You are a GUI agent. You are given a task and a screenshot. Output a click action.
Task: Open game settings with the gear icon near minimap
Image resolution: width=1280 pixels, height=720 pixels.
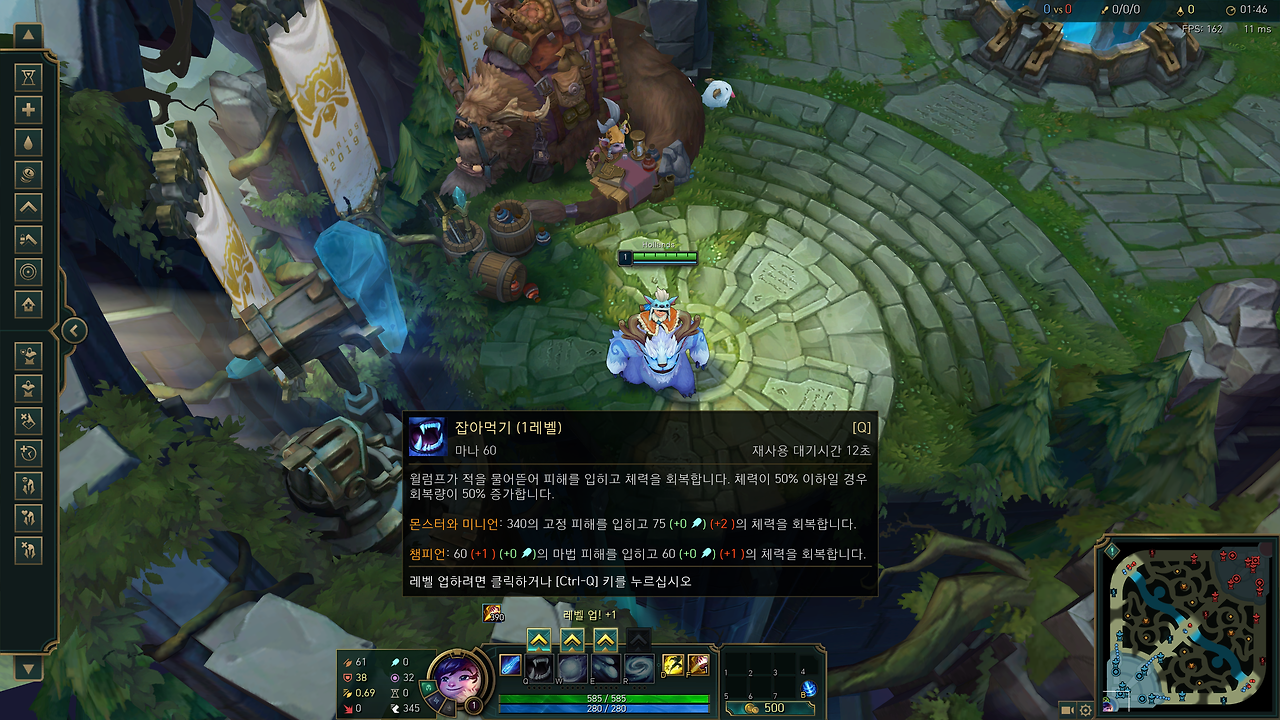coord(1085,710)
